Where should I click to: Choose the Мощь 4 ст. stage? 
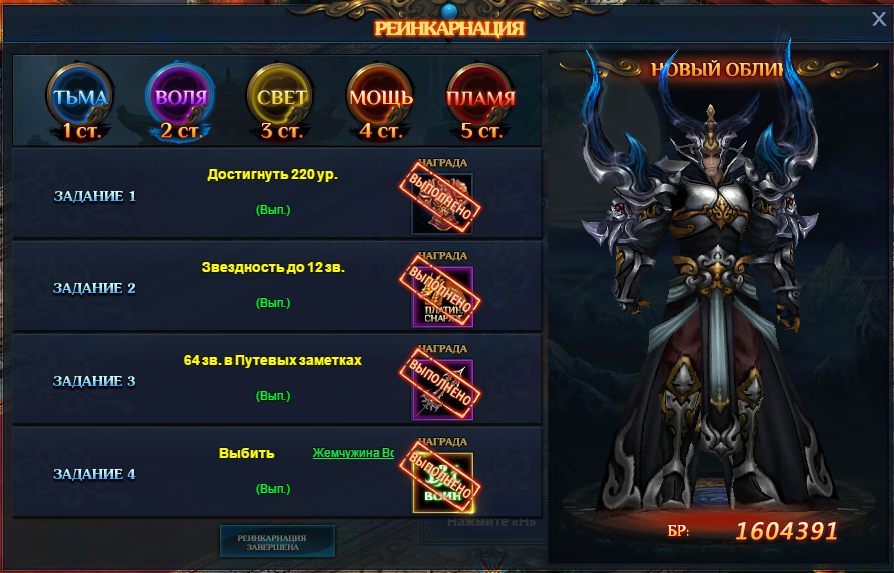click(x=380, y=99)
